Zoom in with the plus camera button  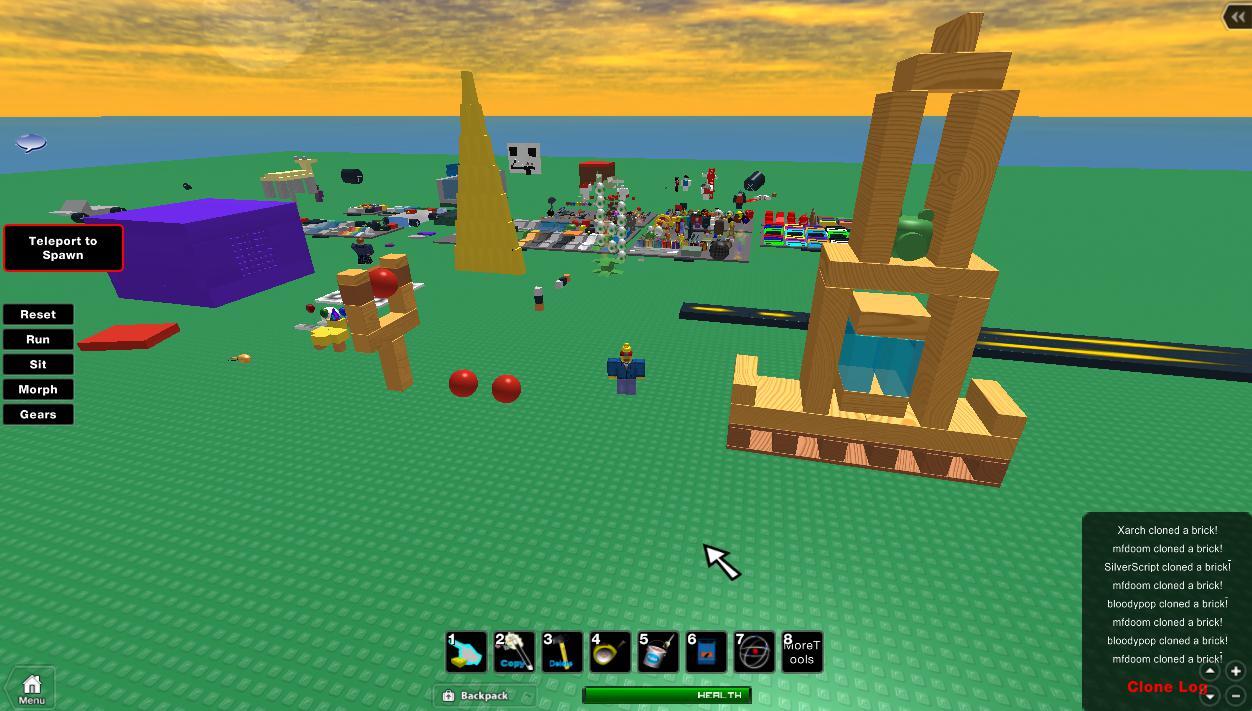pyautogui.click(x=1235, y=672)
